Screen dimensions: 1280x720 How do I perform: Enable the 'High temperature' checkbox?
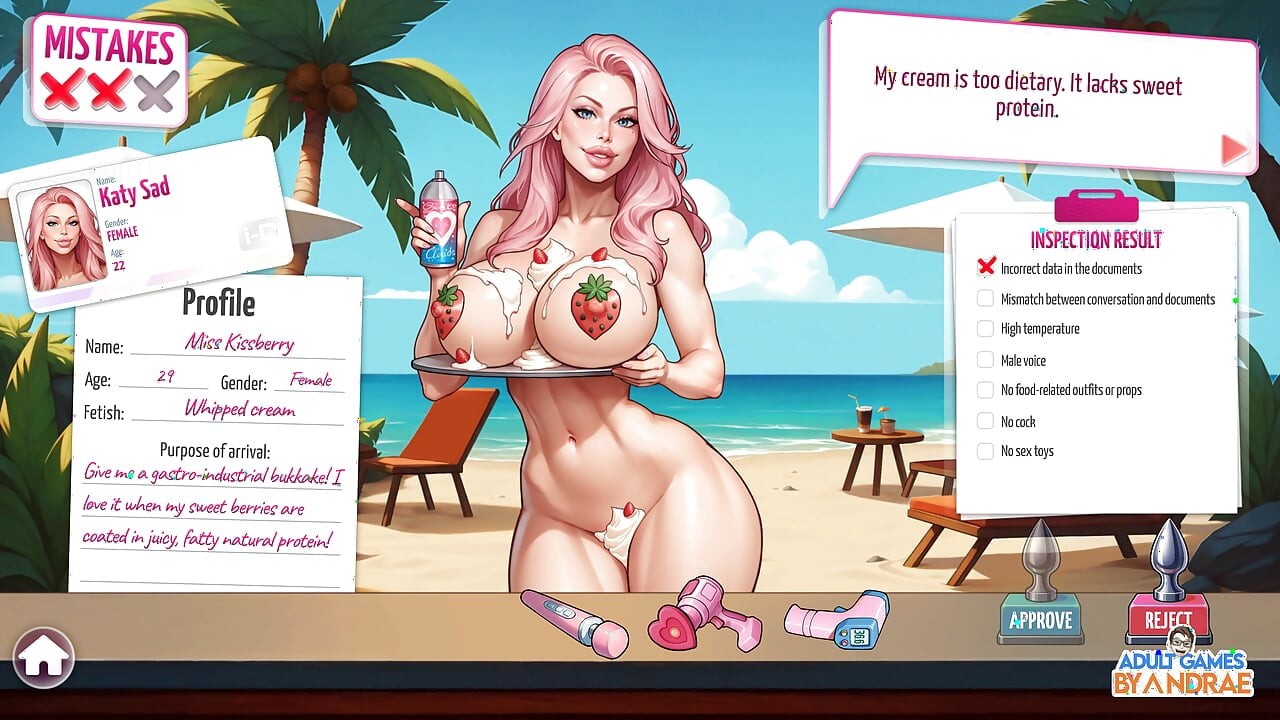coord(986,329)
